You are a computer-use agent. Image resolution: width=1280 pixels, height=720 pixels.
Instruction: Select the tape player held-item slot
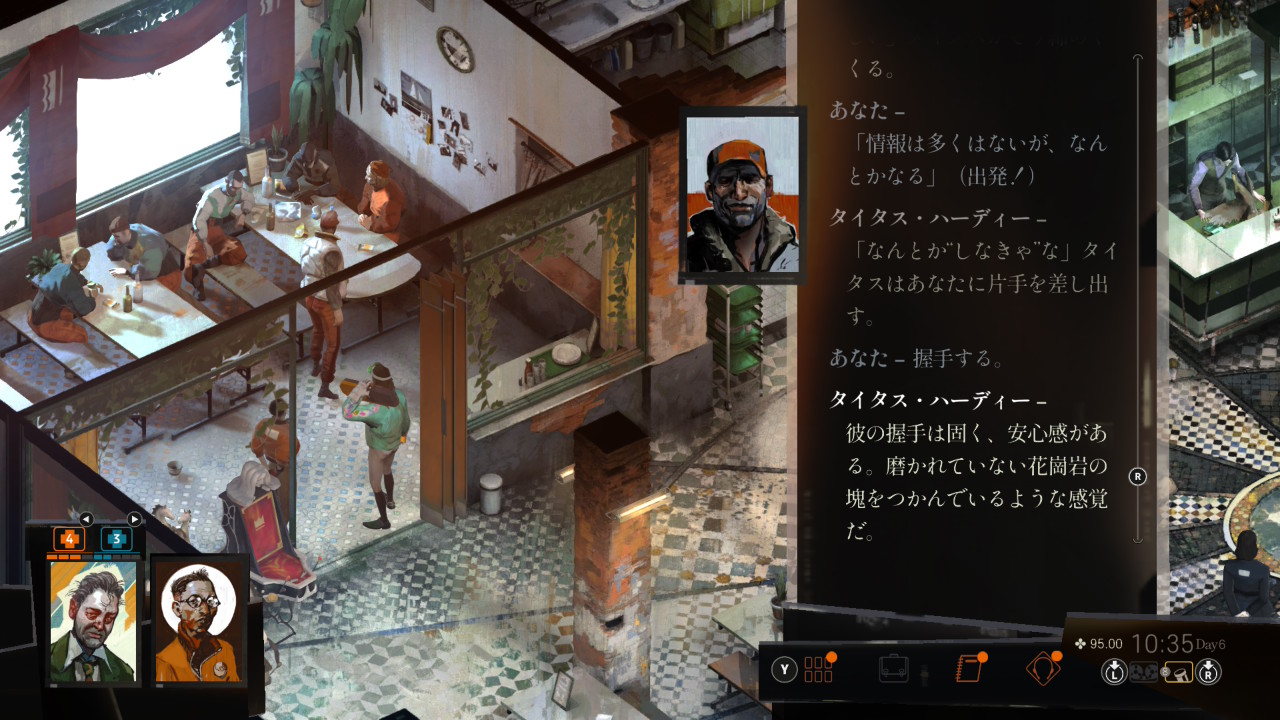coord(1144,673)
